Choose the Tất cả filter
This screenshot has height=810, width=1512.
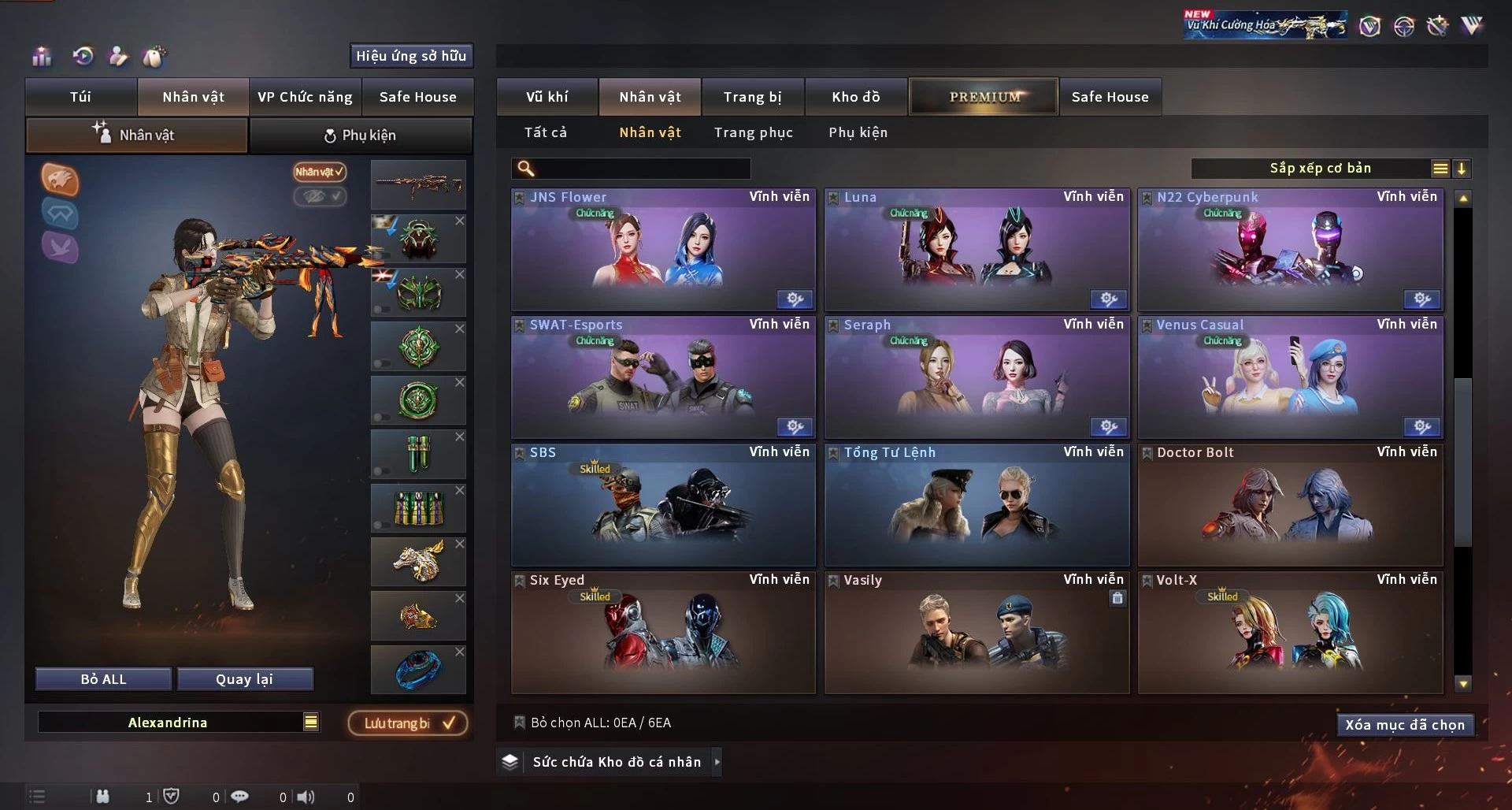[545, 132]
